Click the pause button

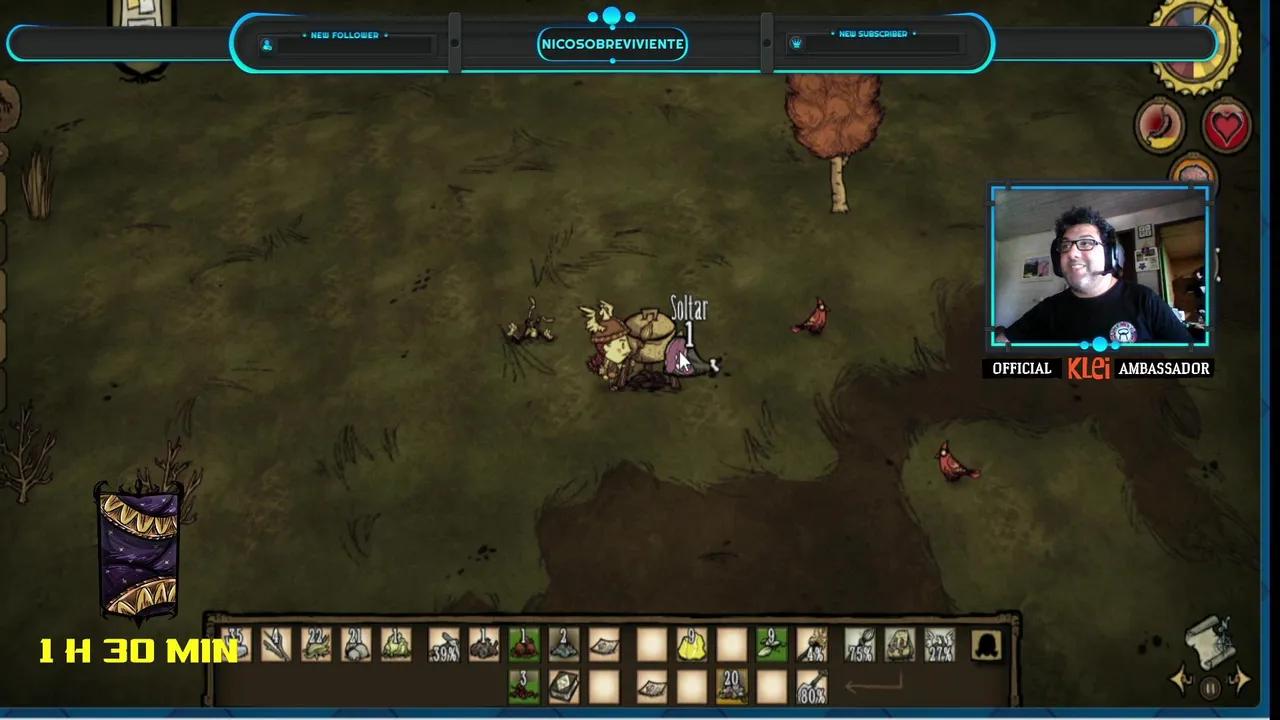tap(1210, 688)
